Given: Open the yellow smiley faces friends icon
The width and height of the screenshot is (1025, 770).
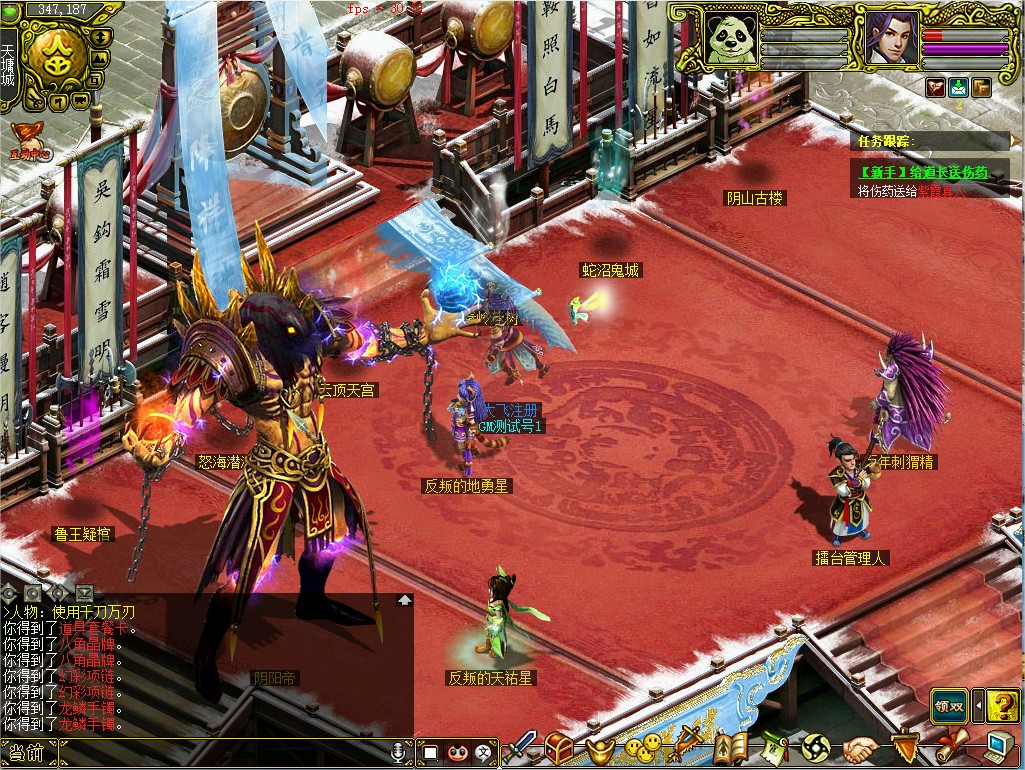Looking at the screenshot, I should (642, 747).
